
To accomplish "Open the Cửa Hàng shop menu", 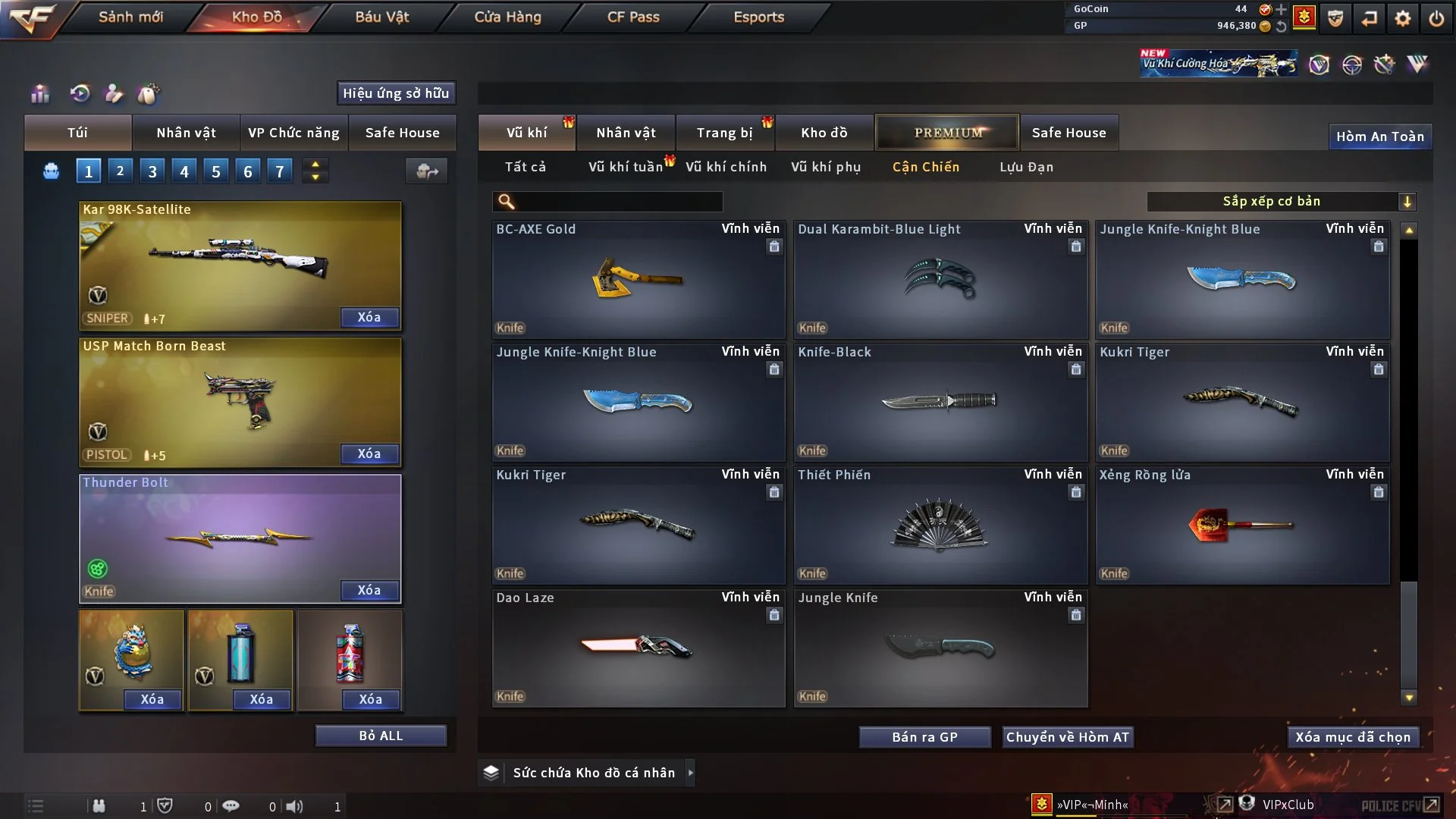I will pos(507,17).
